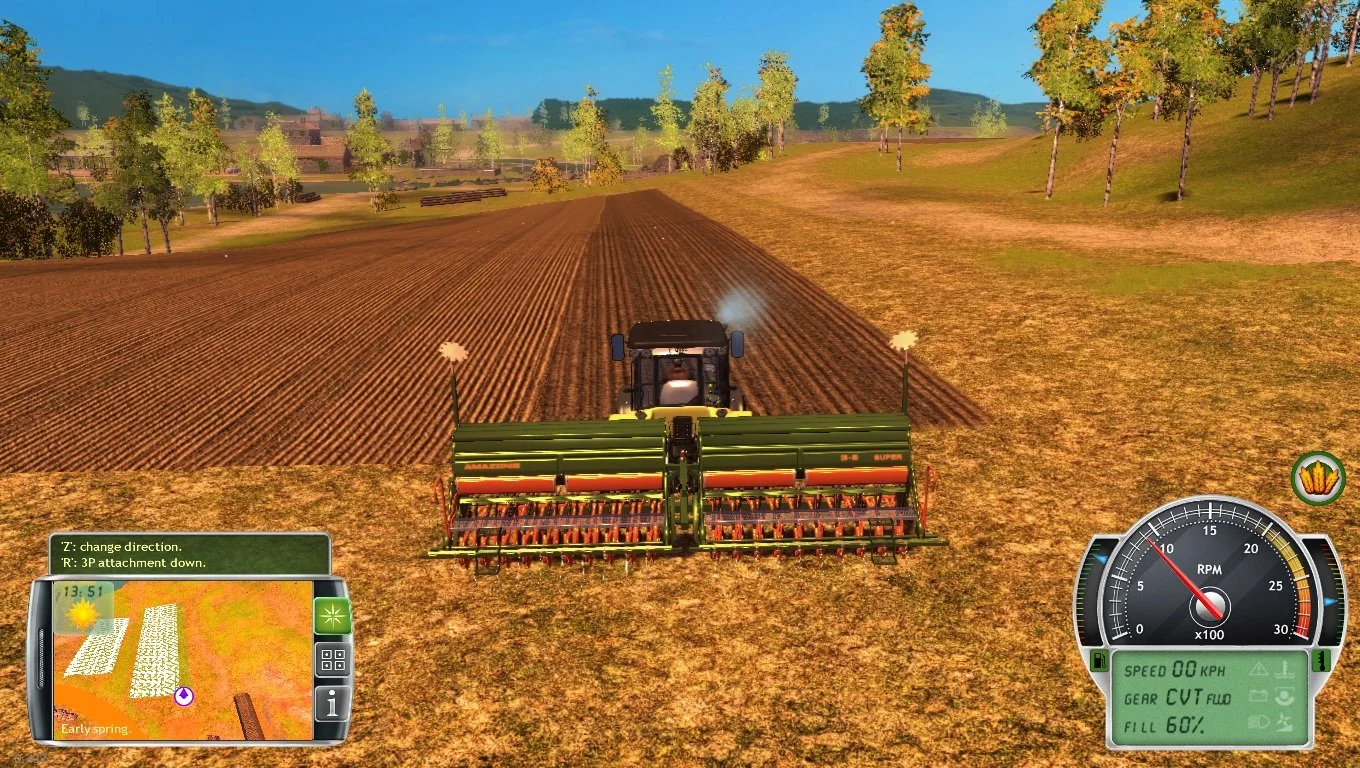
Task: Click the battery indicator on the LCD display
Action: point(1259,696)
